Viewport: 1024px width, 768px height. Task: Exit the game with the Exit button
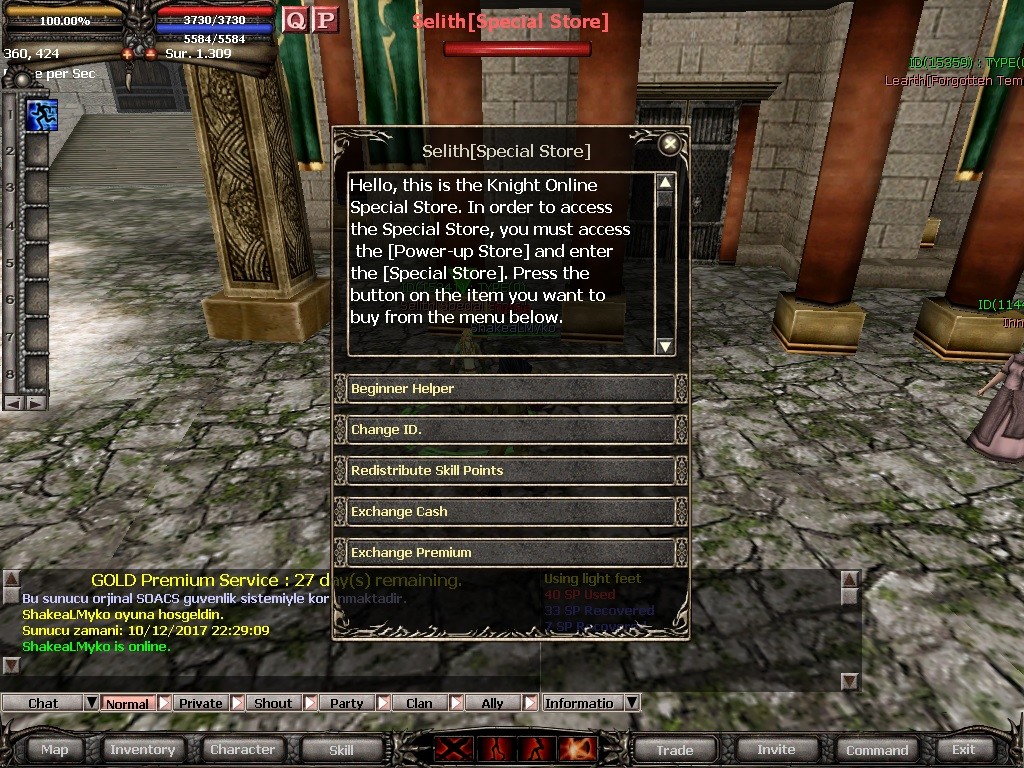(x=963, y=750)
